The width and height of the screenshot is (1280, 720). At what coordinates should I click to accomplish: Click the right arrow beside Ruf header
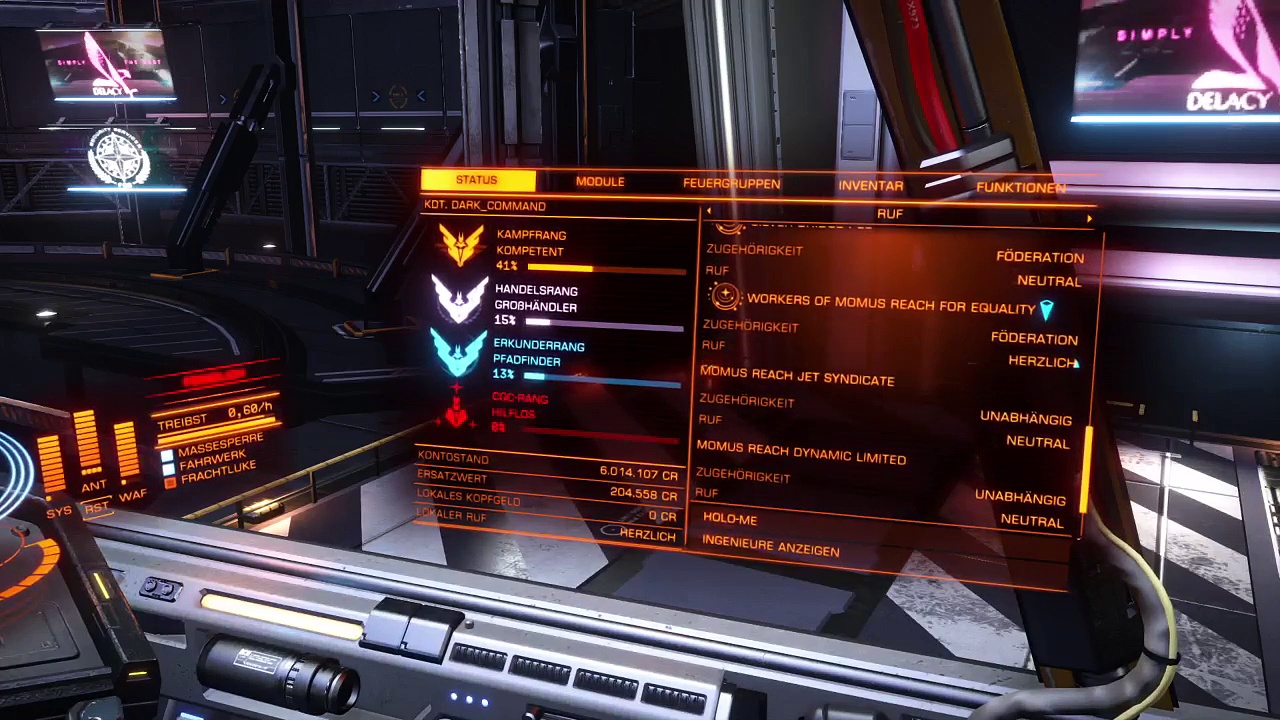point(1089,217)
